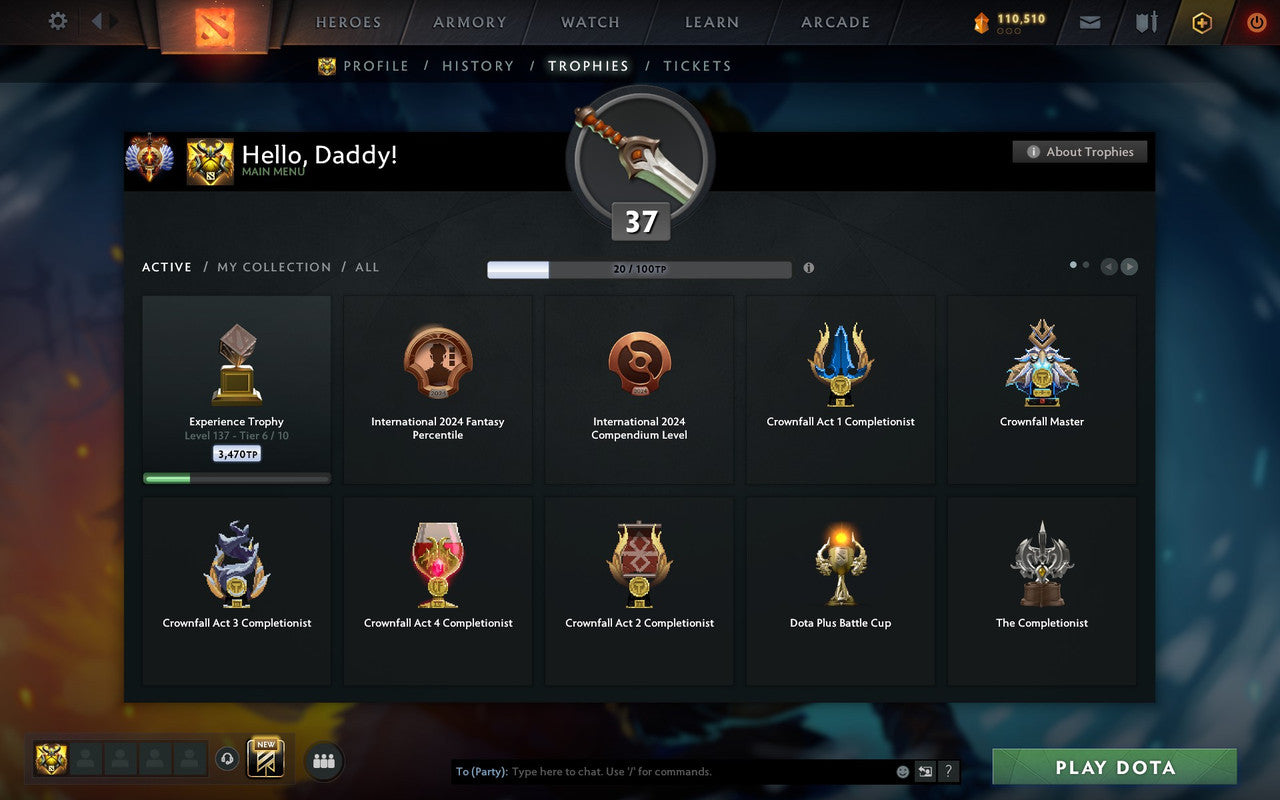
Task: Open voice chat headset icon near party slots
Action: (x=228, y=760)
